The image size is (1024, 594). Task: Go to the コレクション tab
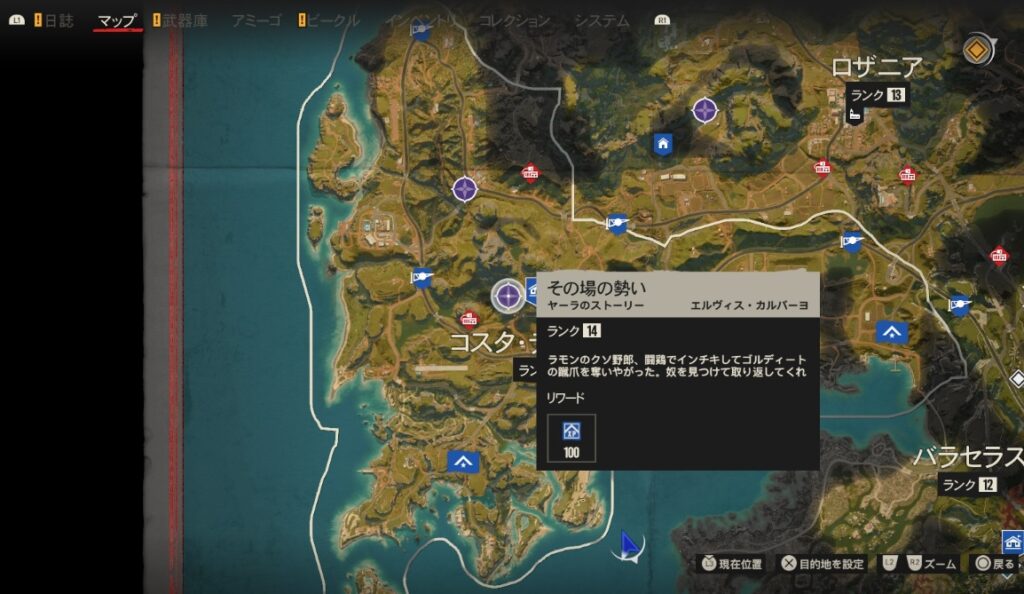[x=514, y=20]
